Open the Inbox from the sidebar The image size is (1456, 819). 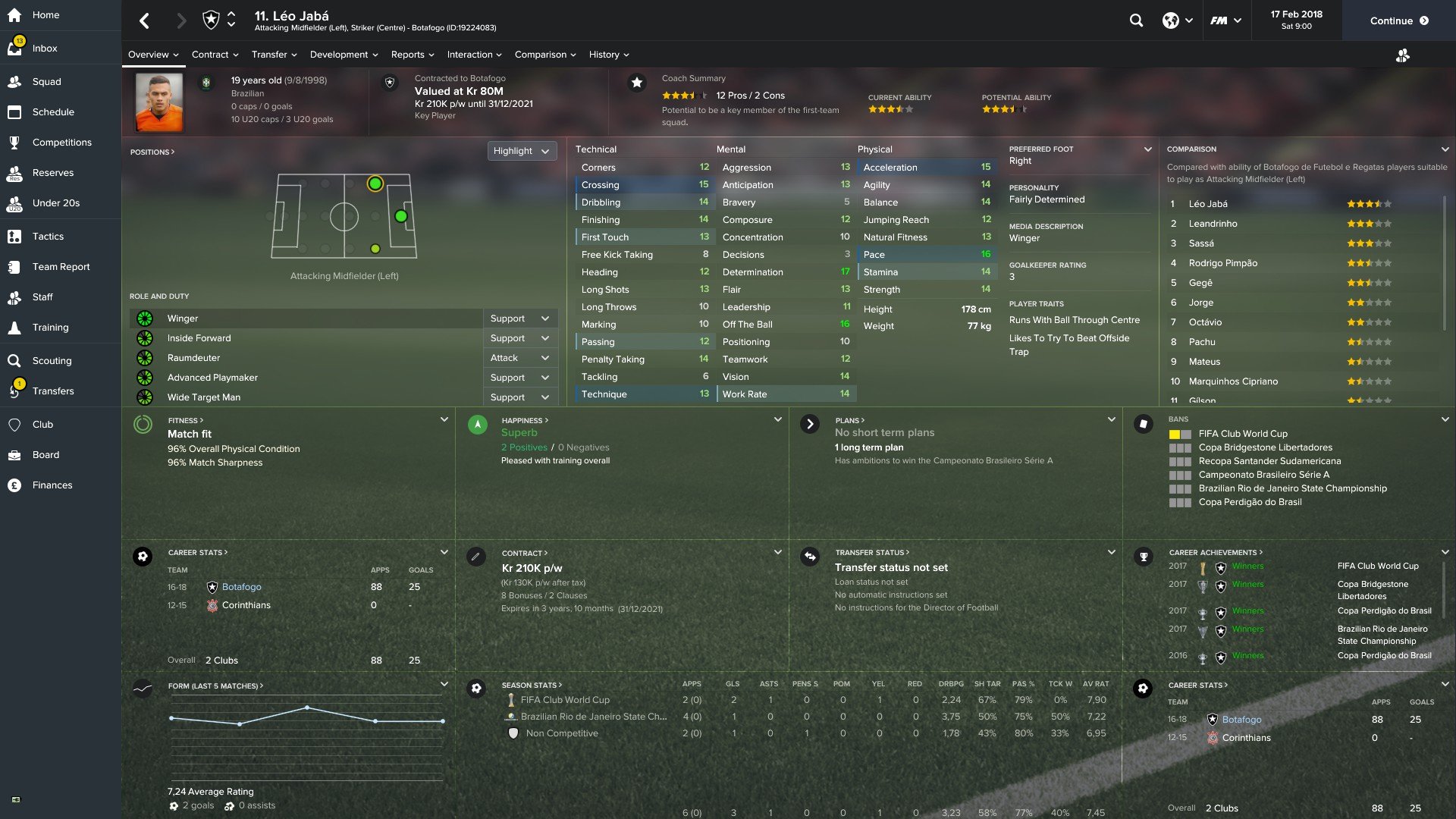coord(45,49)
